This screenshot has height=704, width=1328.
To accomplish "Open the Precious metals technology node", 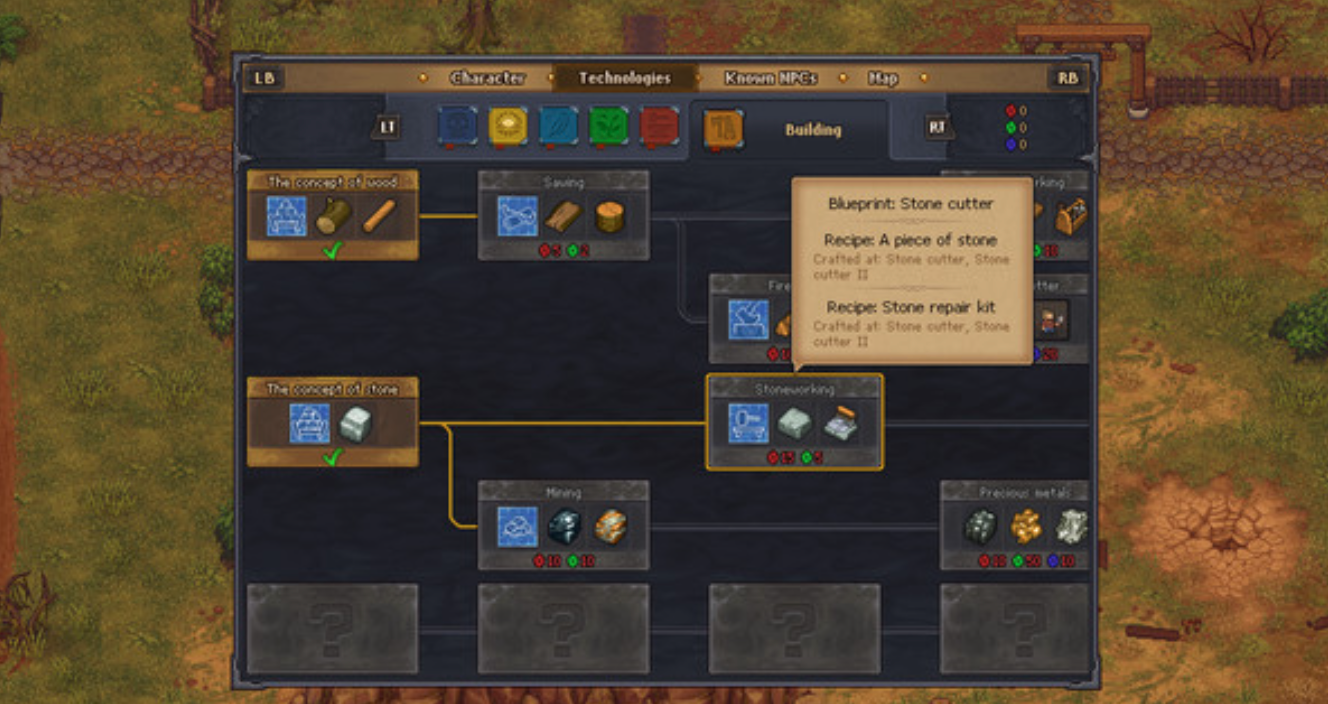I will (x=1014, y=492).
